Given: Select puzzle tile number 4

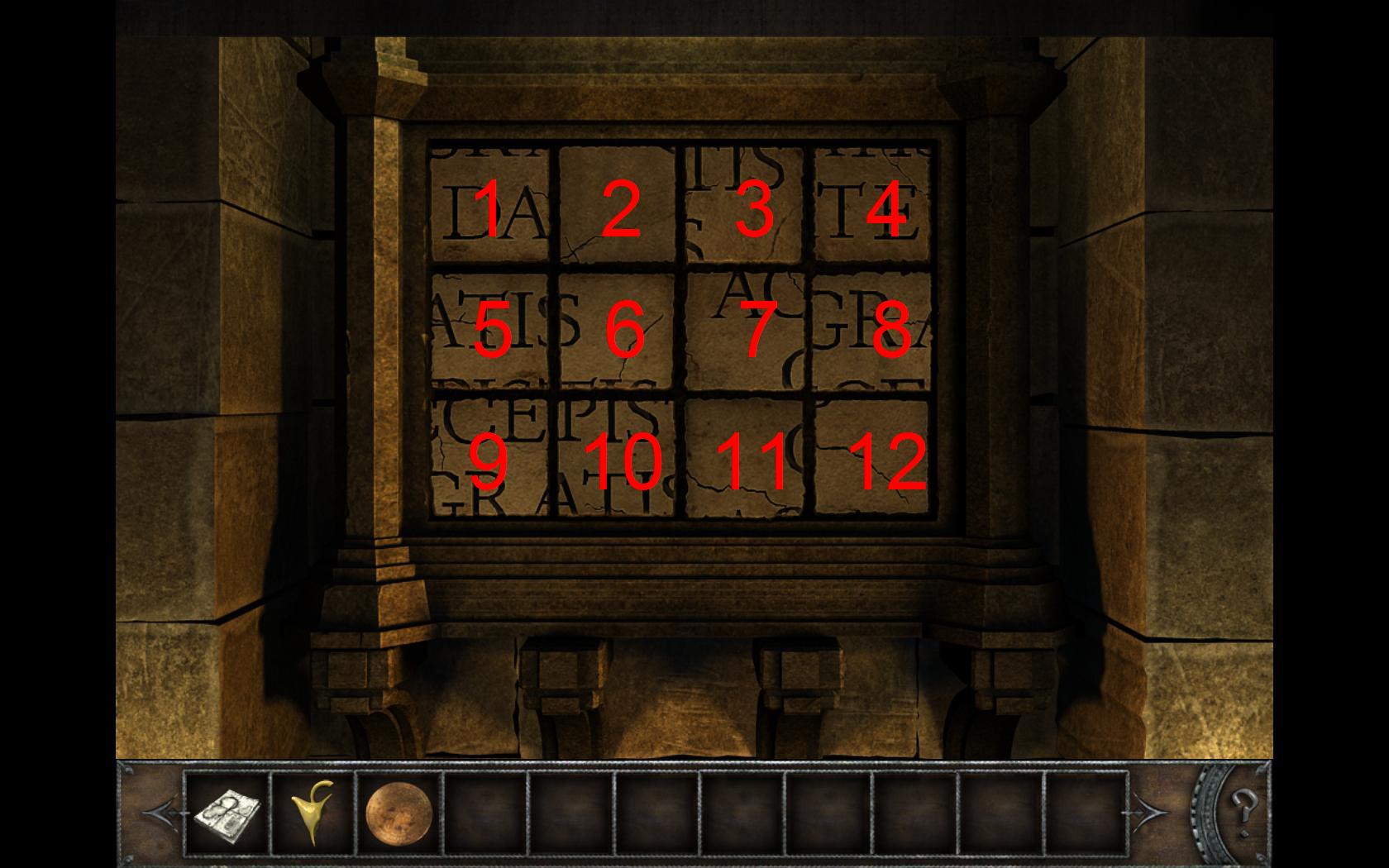Looking at the screenshot, I should click(x=874, y=207).
